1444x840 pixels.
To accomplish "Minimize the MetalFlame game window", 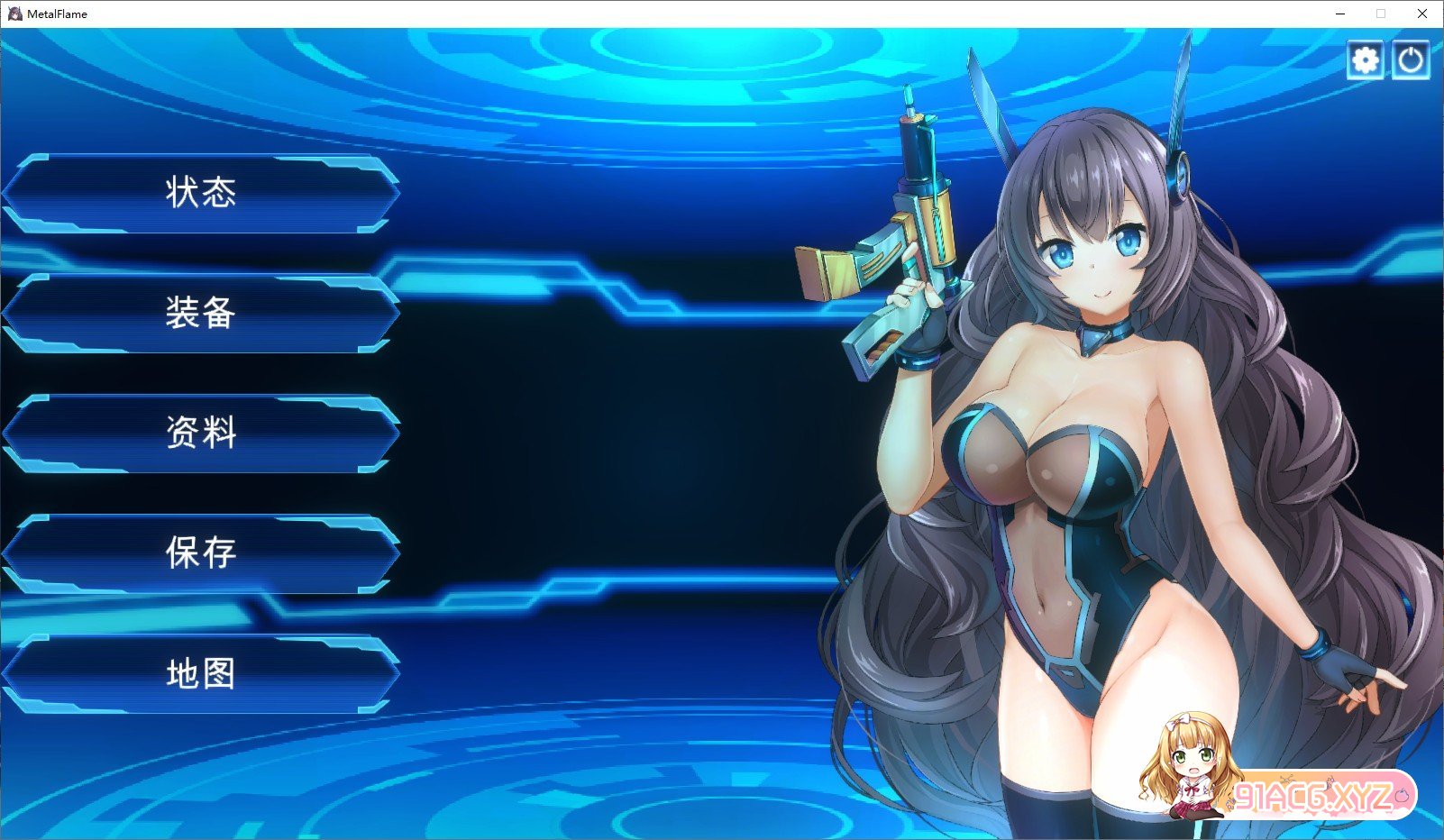I will pos(1340,14).
